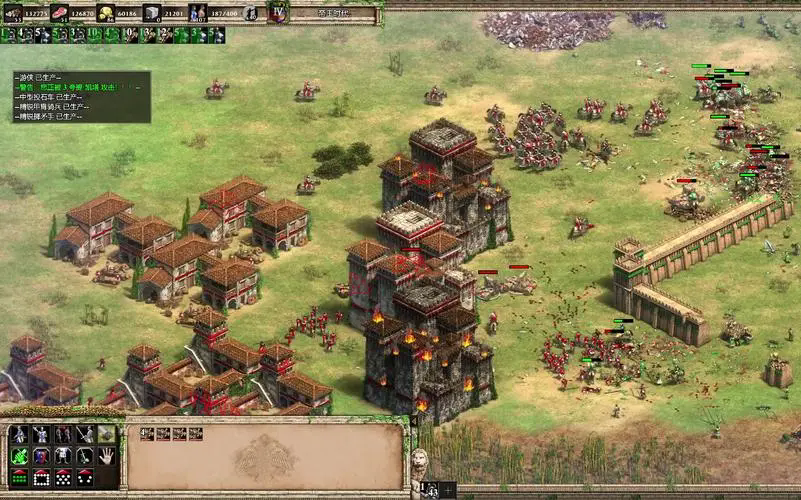
Task: Choose the hollow box formation icon
Action: (x=41, y=479)
